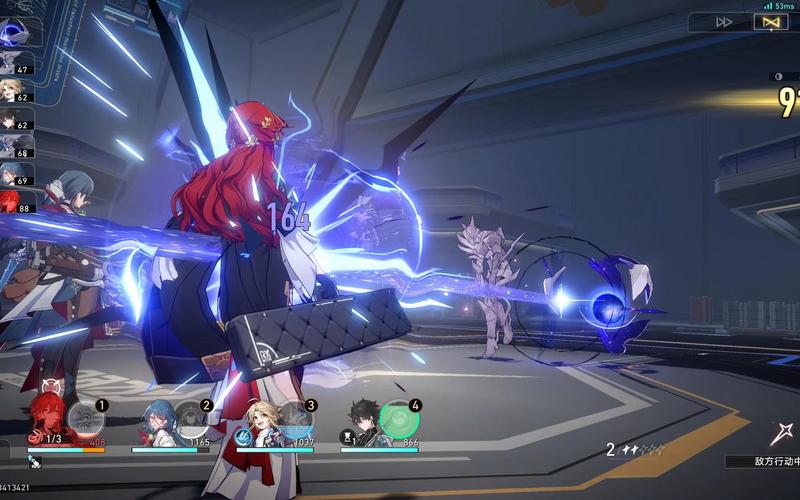The width and height of the screenshot is (800, 500).
Task: Activate the glowing green ultimate number 4
Action: [x=400, y=418]
